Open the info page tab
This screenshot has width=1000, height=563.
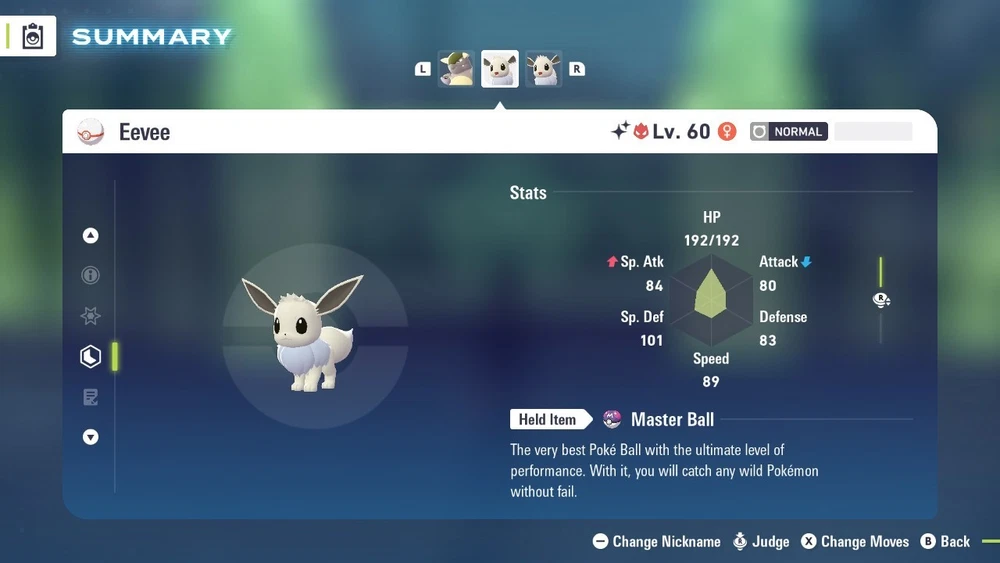tap(91, 276)
